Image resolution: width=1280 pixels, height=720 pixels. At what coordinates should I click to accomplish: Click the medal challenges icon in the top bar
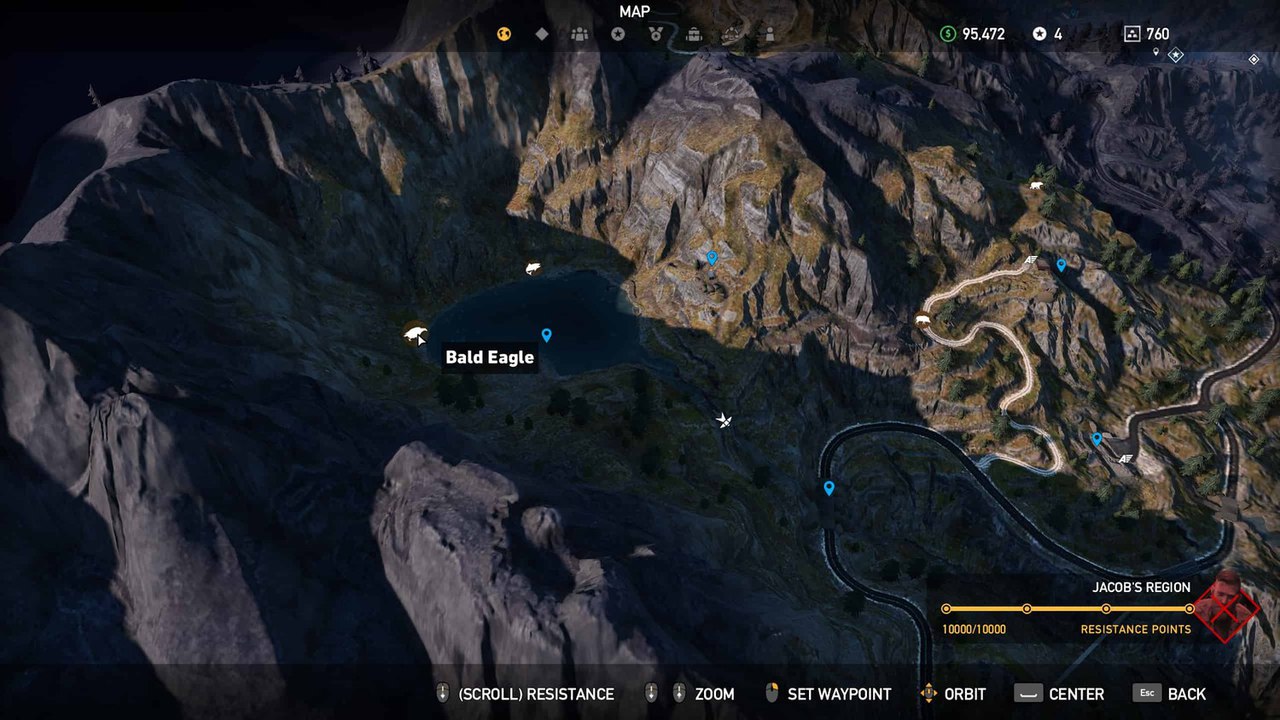point(656,35)
